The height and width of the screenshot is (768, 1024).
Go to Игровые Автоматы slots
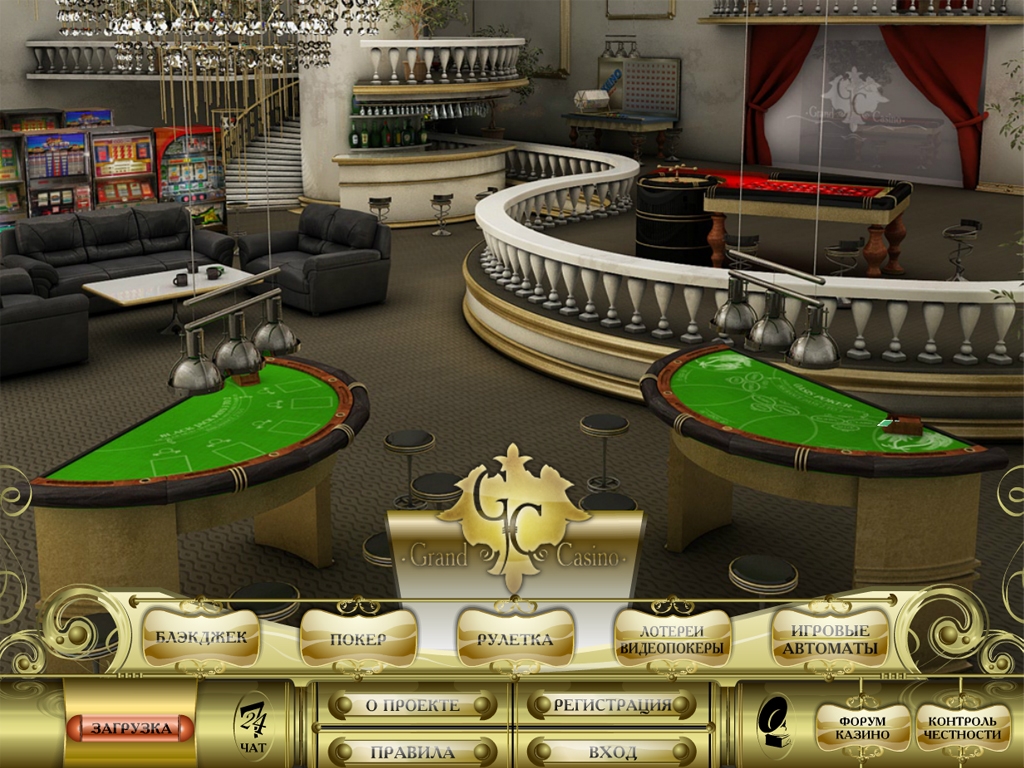point(830,638)
